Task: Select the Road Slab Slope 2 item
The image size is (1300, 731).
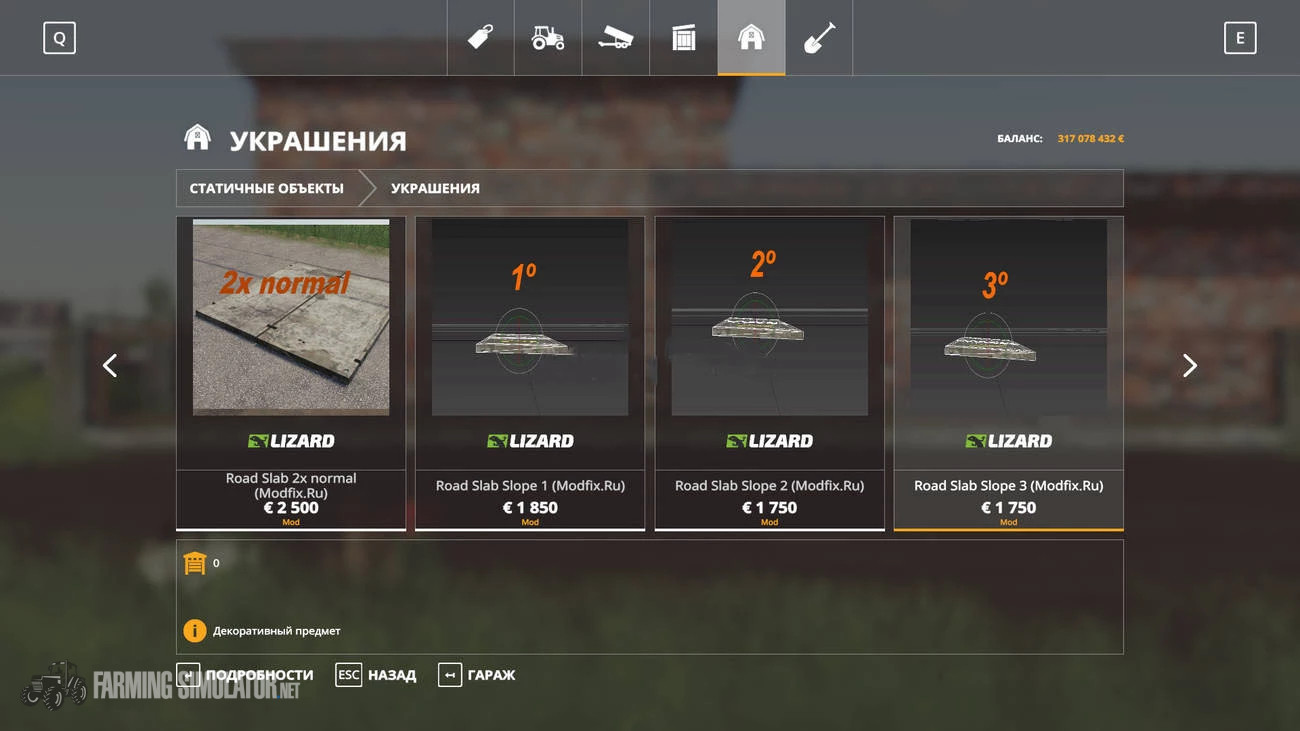Action: click(x=768, y=370)
